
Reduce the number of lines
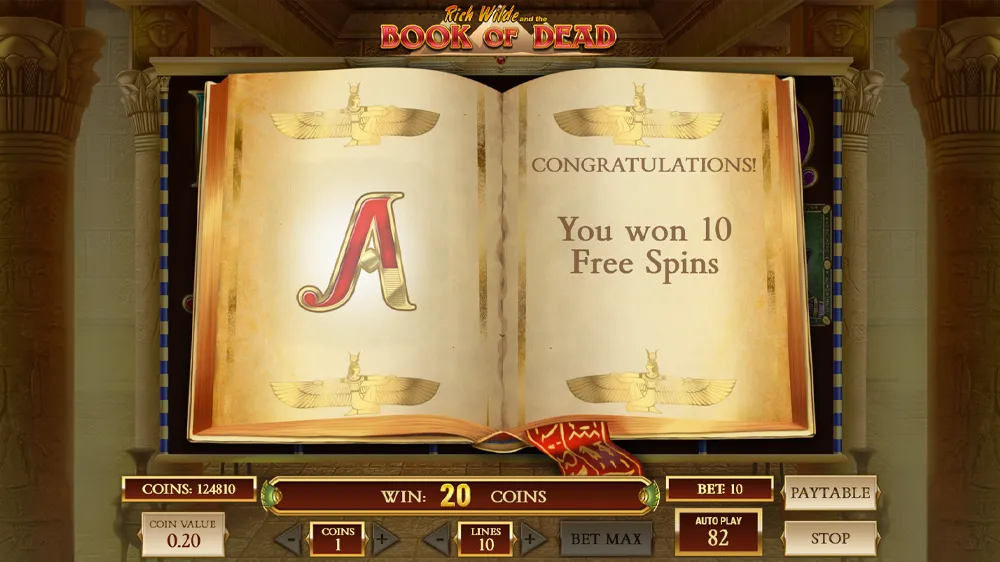click(x=436, y=540)
